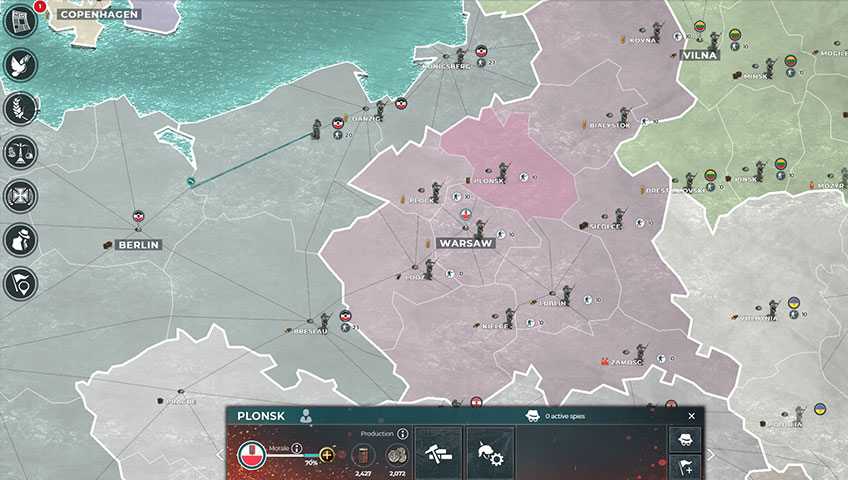Show the Production info icon
Image resolution: width=848 pixels, height=480 pixels.
(402, 435)
